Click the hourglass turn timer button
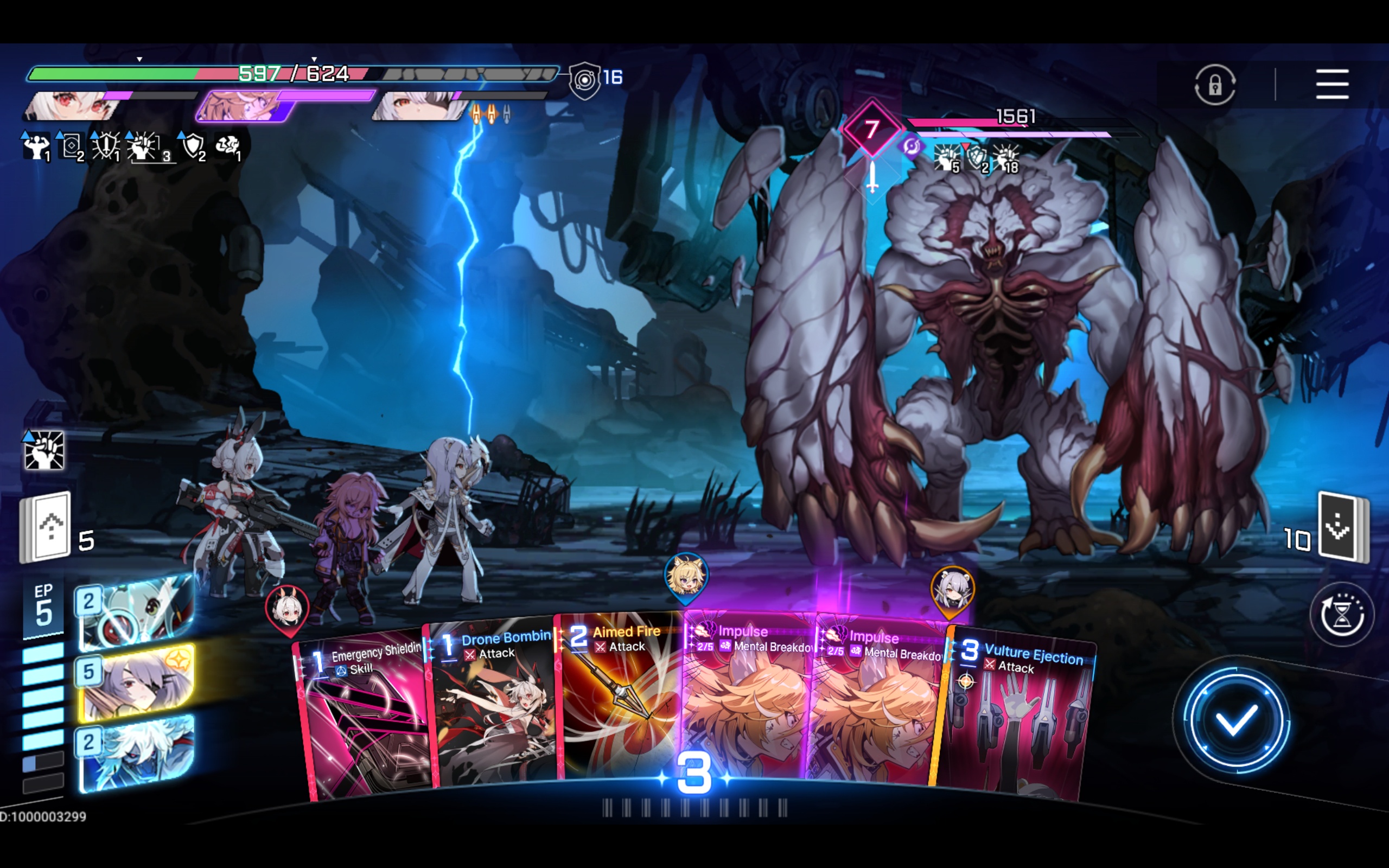This screenshot has height=868, width=1389. click(1342, 615)
